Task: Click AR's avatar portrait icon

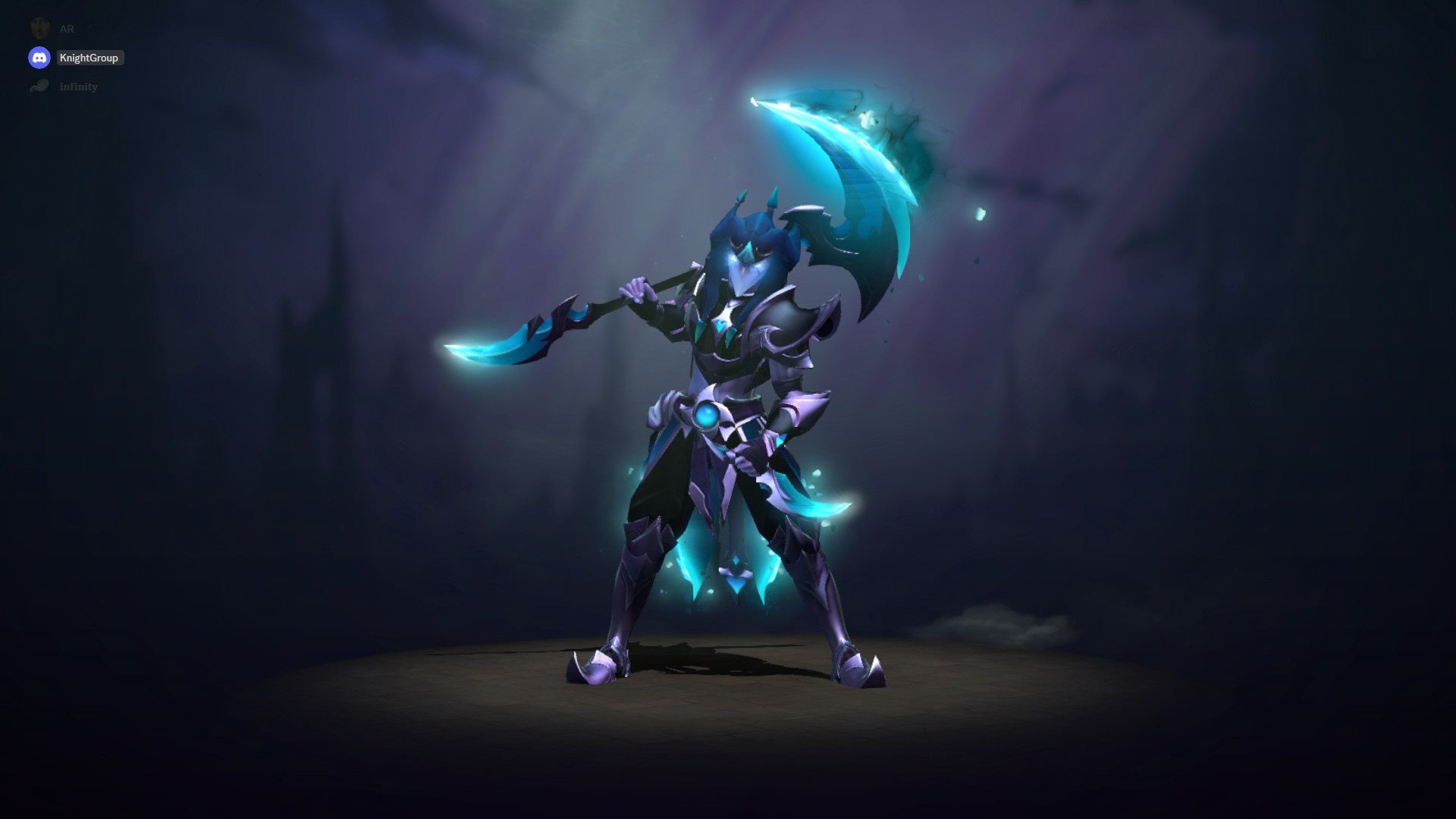Action: tap(39, 29)
